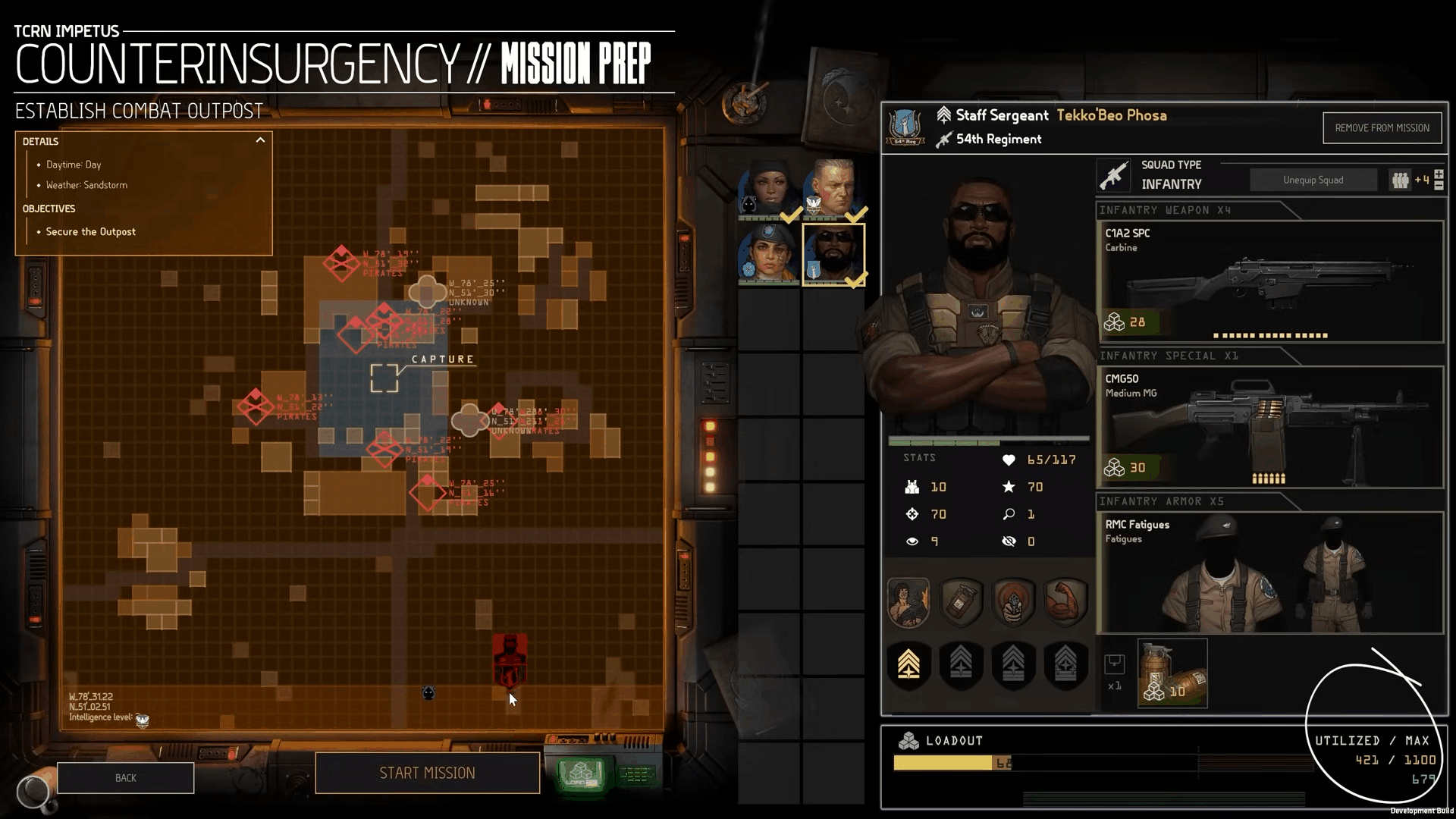
Task: Open the CMG50 medium MG special slot
Action: (x=1270, y=427)
